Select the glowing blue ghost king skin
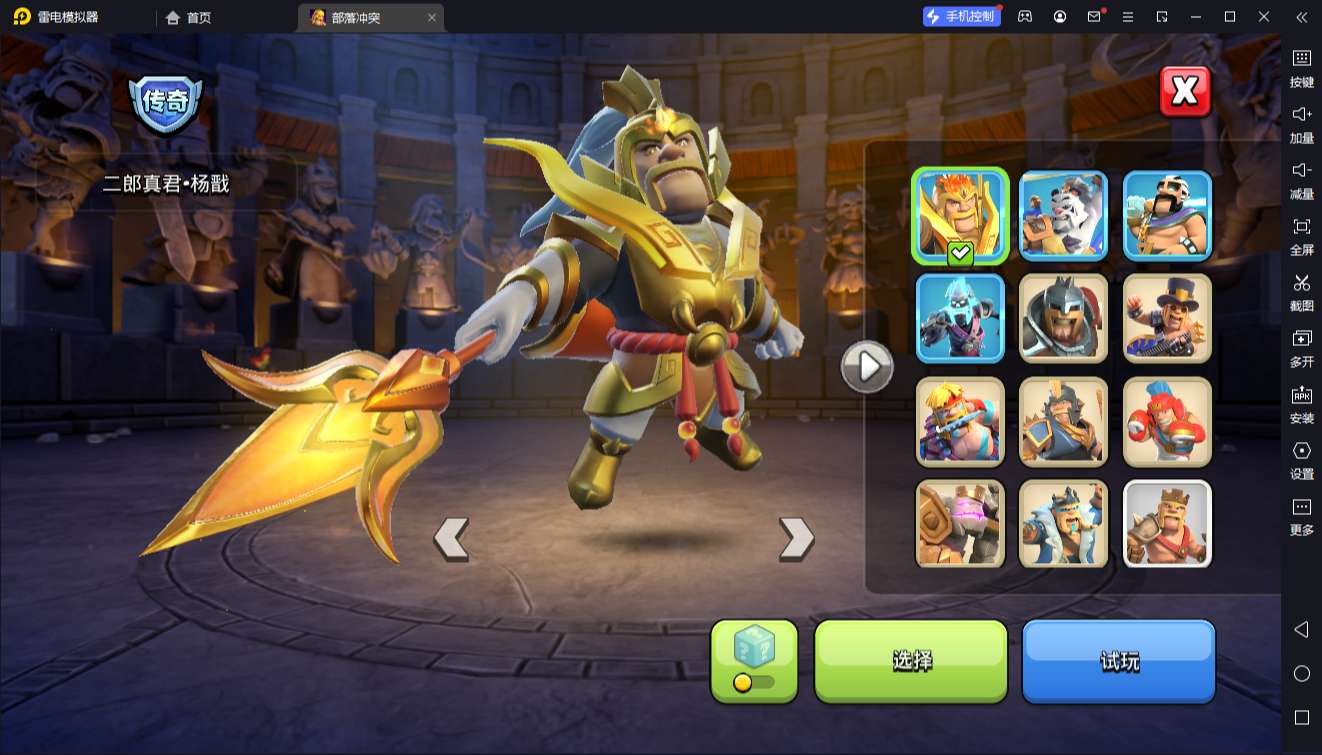1322x755 pixels. (x=960, y=318)
